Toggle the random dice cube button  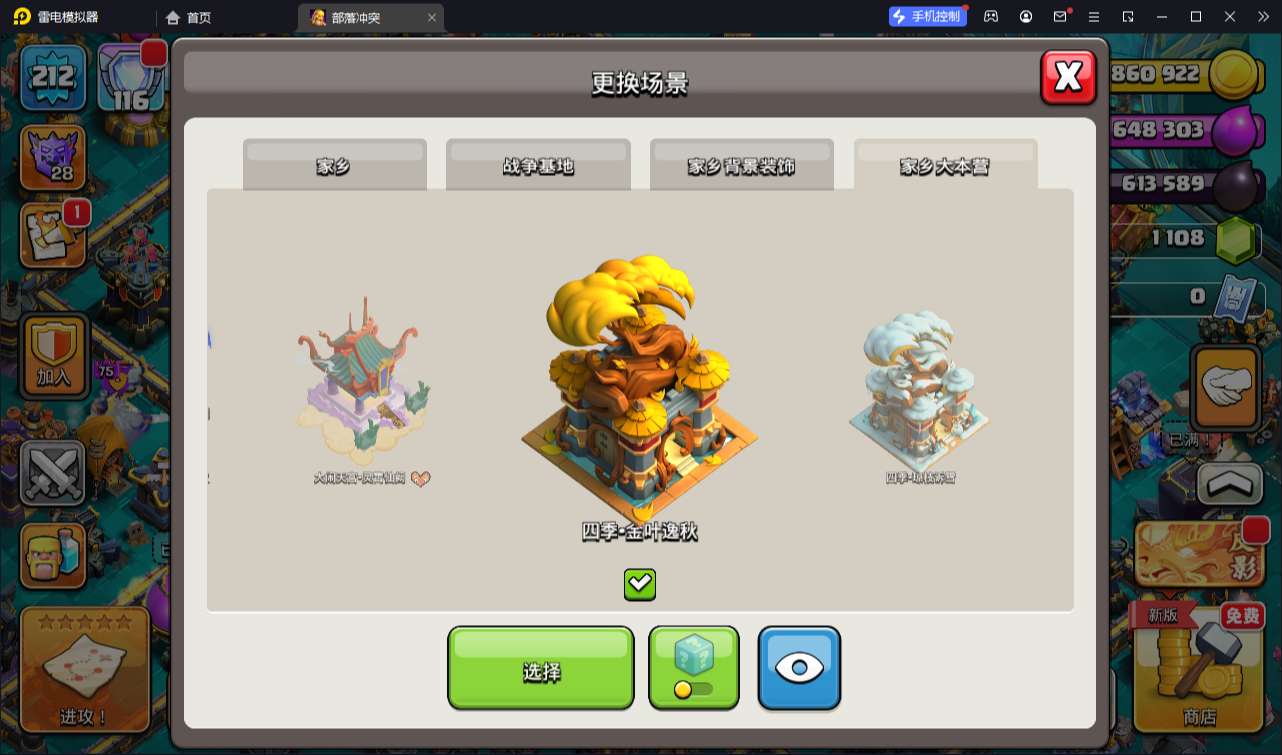[693, 667]
